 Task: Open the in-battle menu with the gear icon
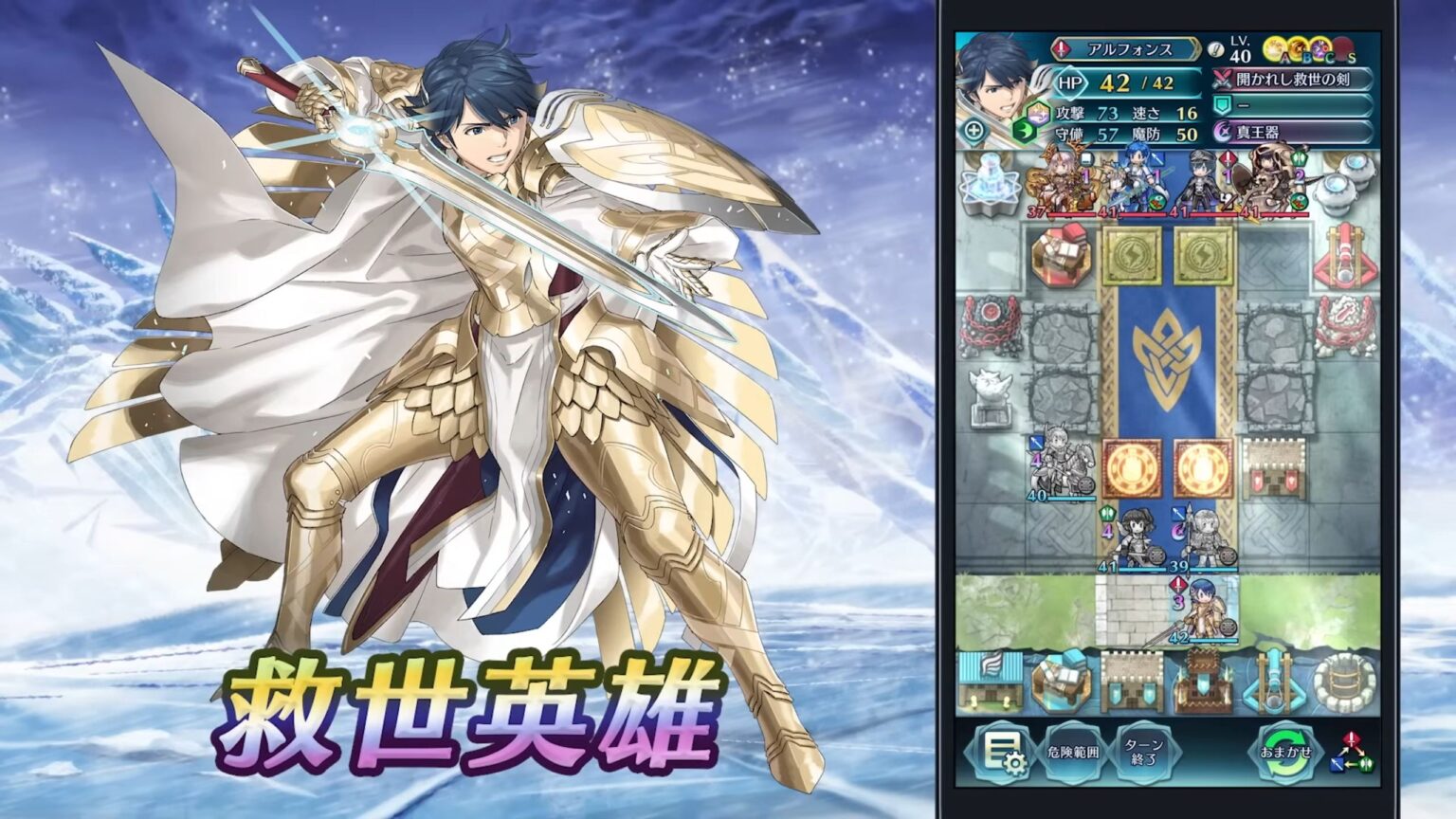1006,751
